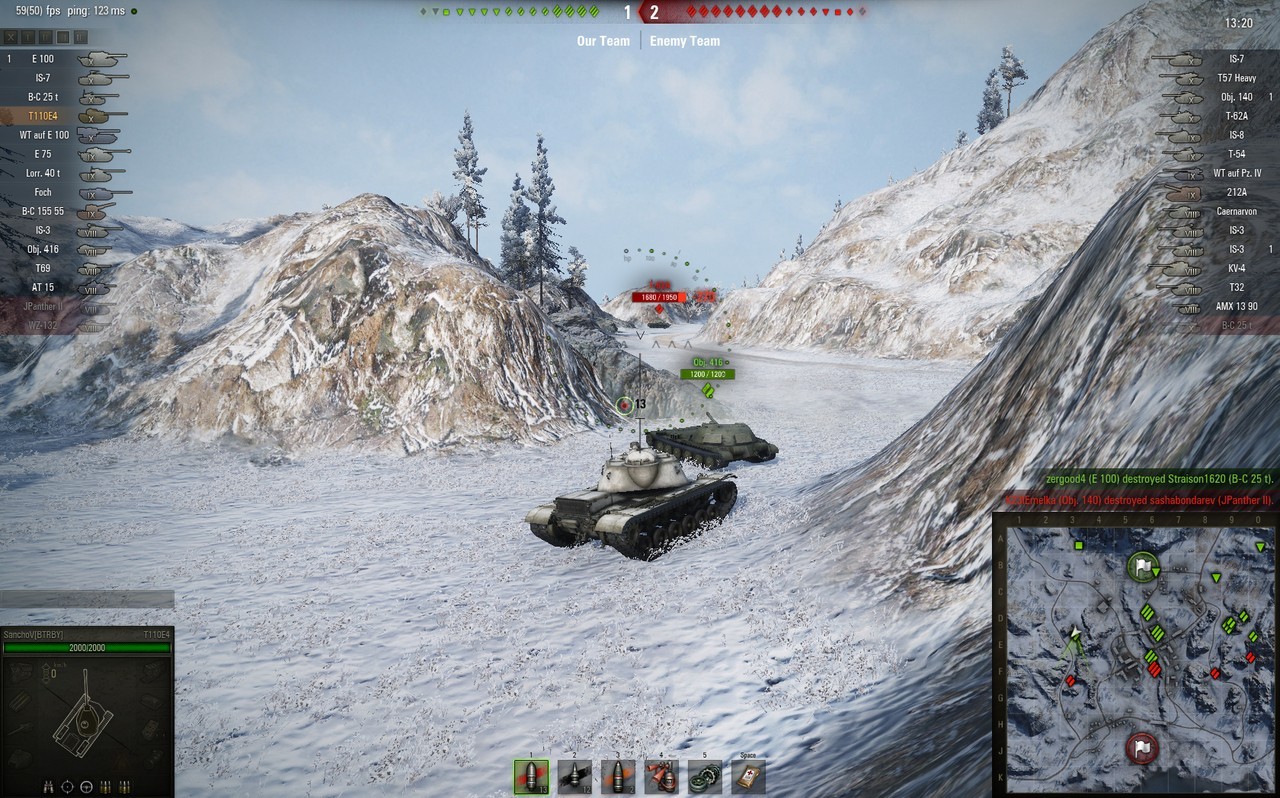Choose Obj. 140 from the enemy roster

1215,97
